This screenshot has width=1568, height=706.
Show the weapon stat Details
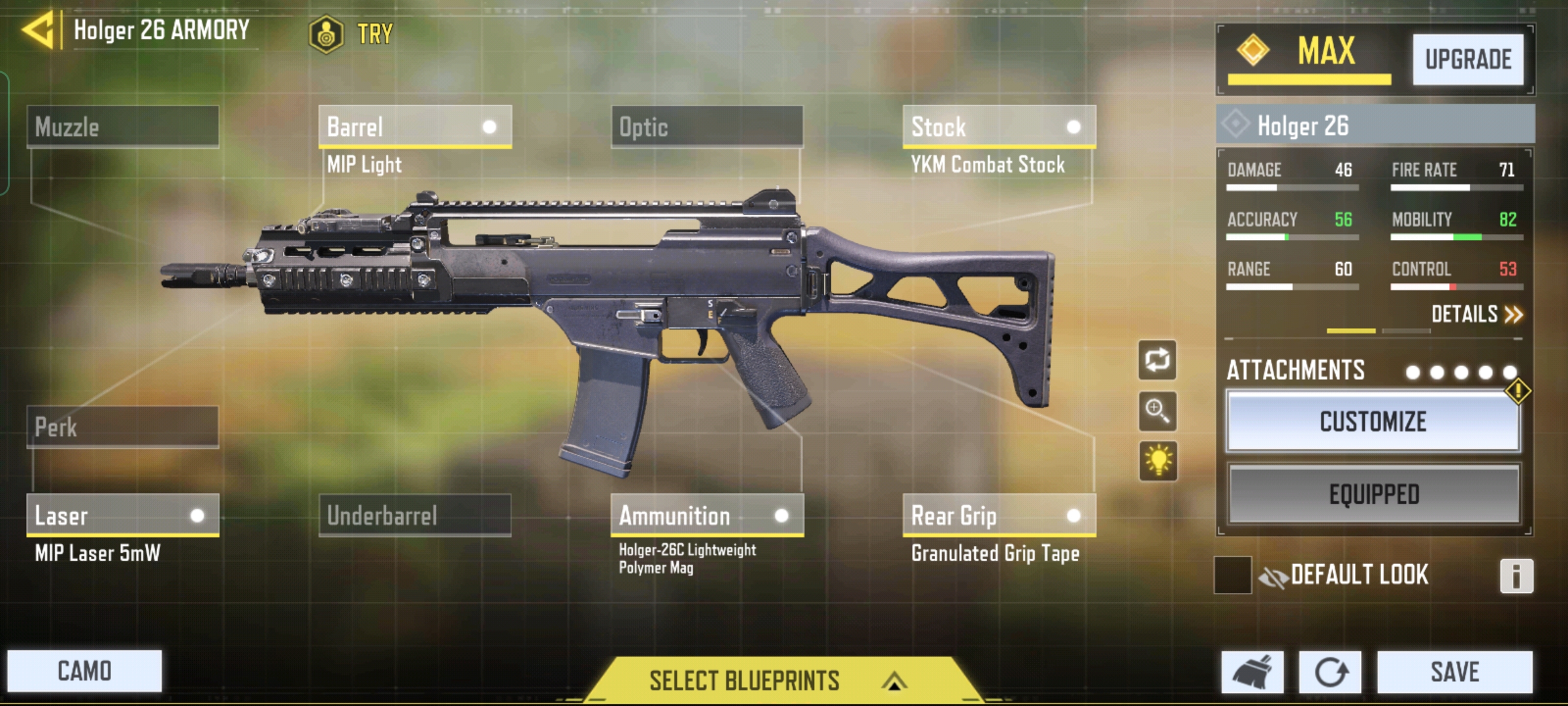[x=1477, y=314]
